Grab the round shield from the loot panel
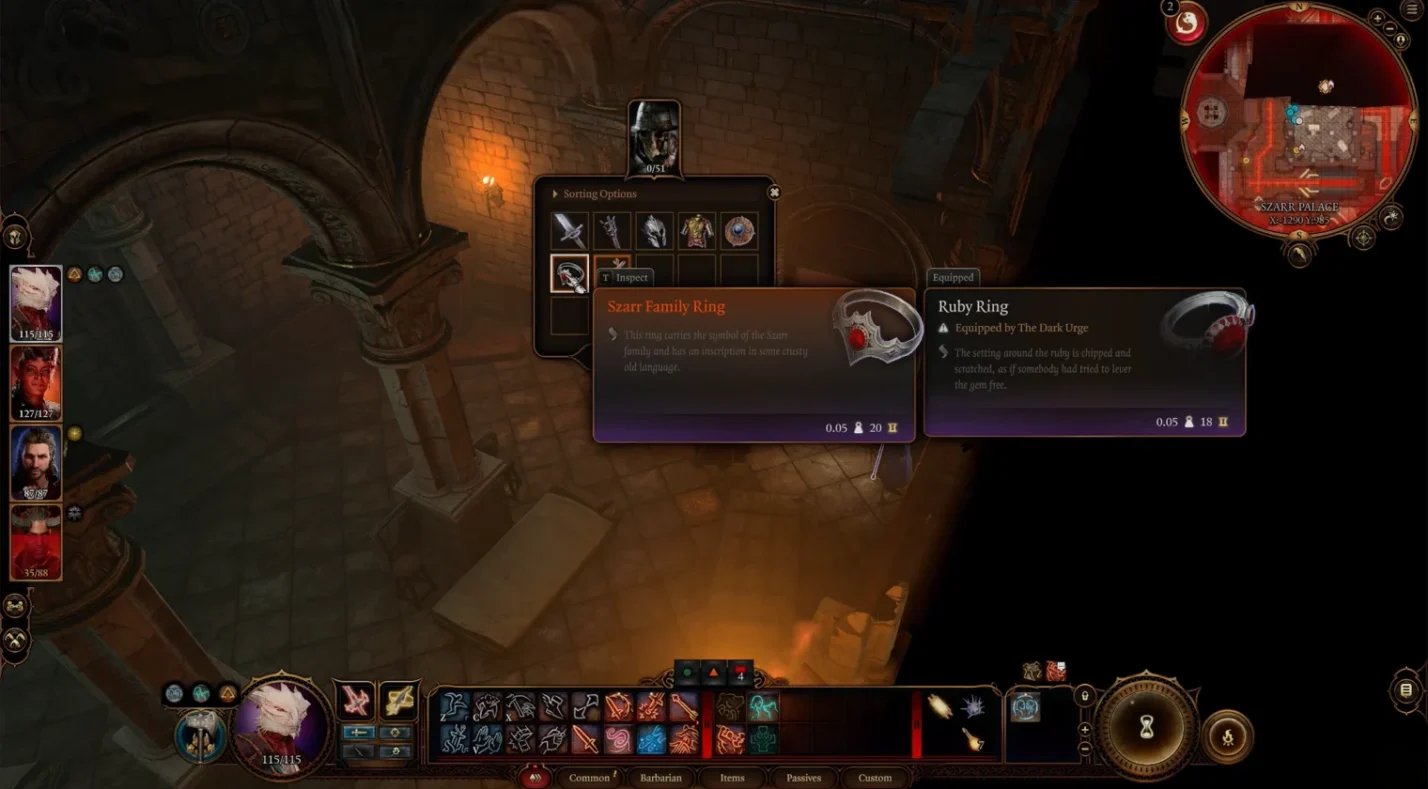Viewport: 1428px width, 789px height. coord(740,231)
